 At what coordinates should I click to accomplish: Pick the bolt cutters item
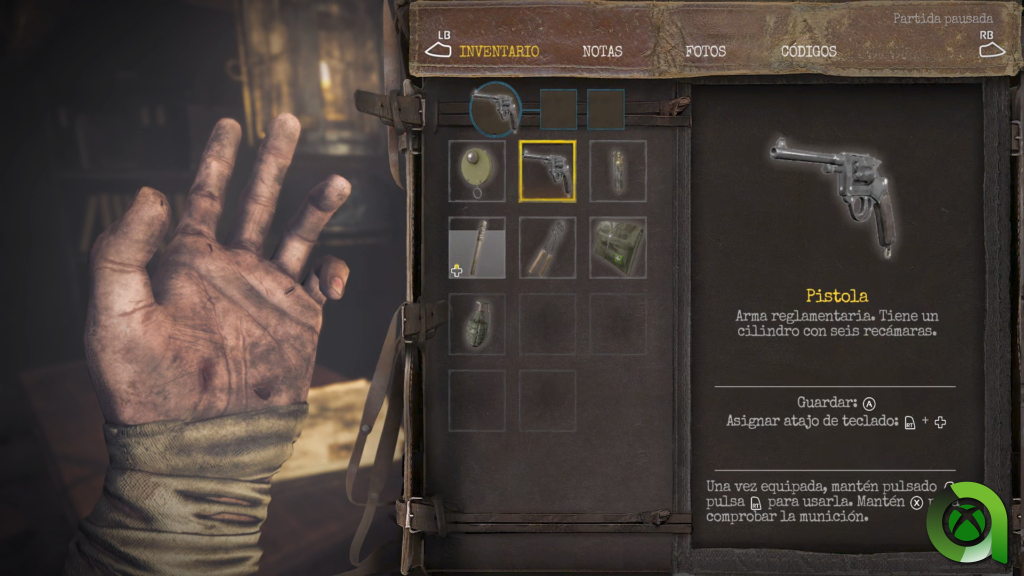(547, 247)
